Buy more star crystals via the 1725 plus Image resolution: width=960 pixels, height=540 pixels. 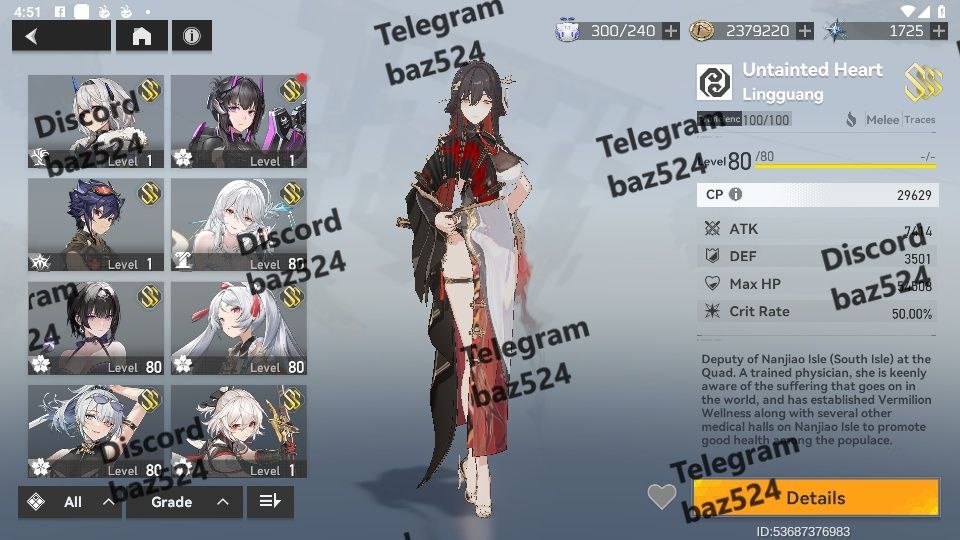(x=938, y=31)
